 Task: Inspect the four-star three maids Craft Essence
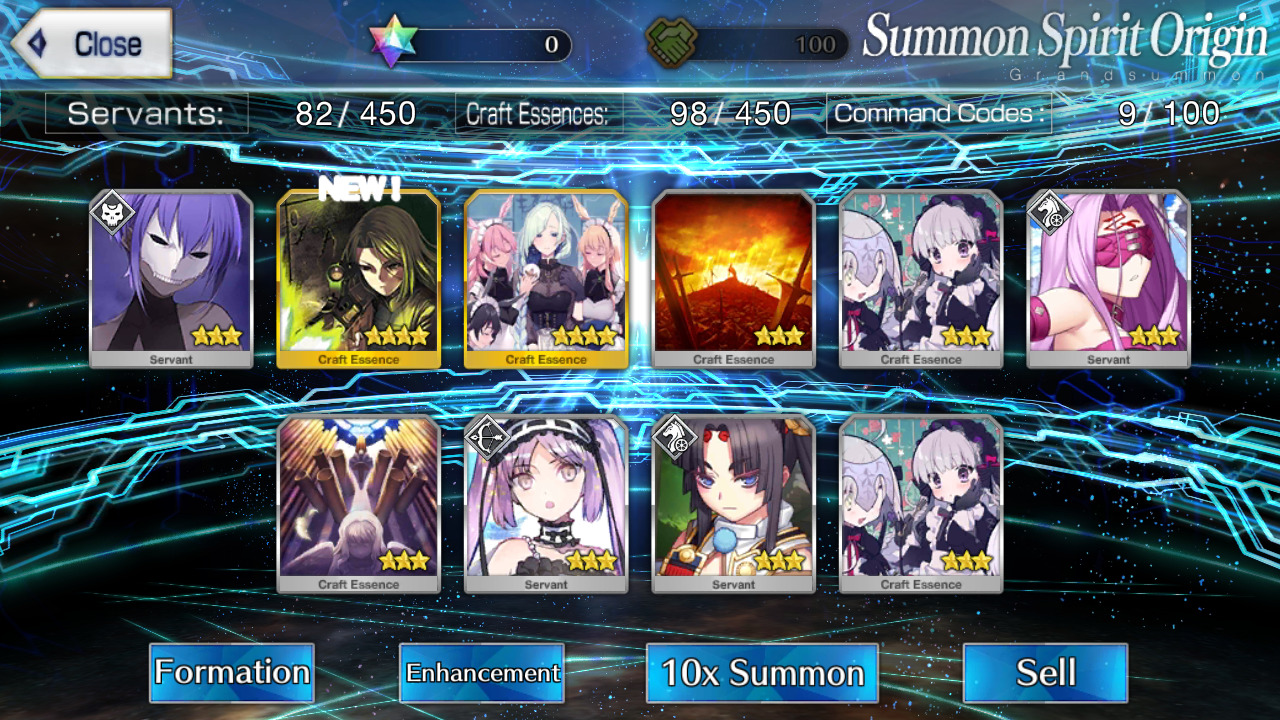(x=546, y=278)
